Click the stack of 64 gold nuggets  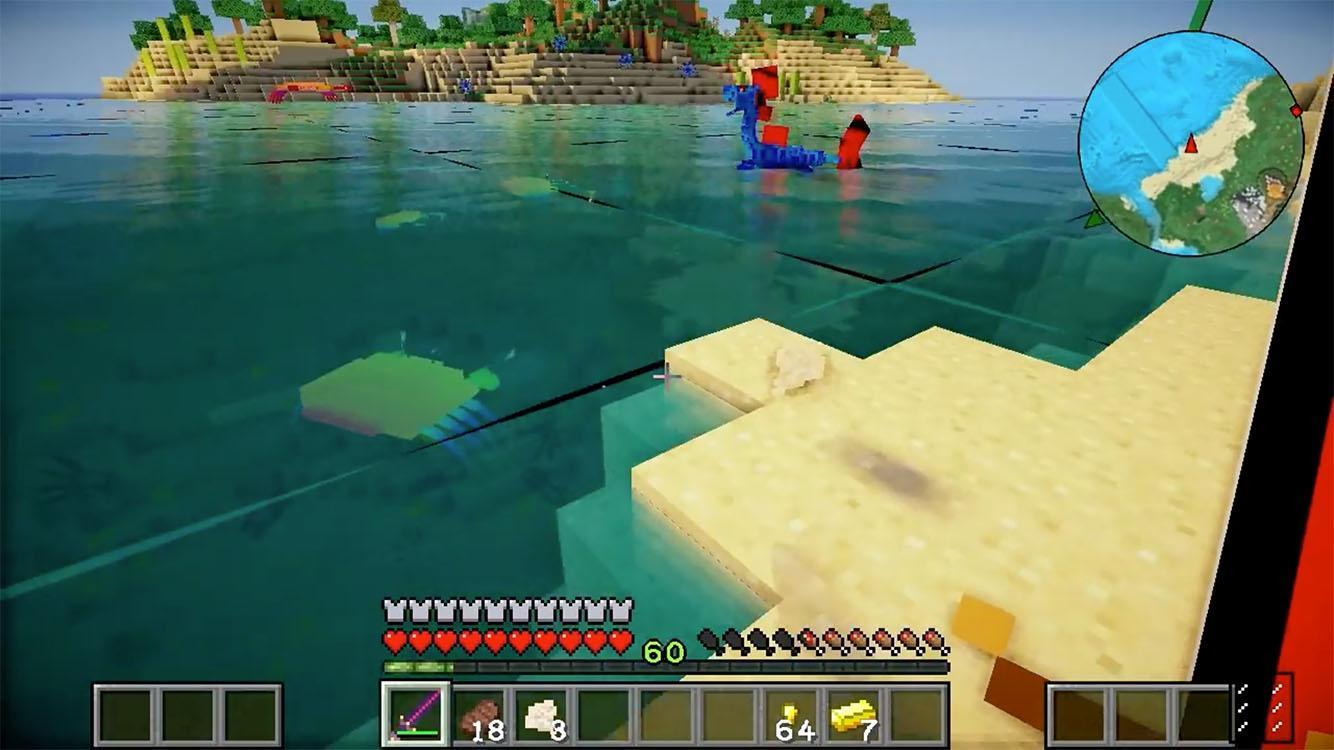point(788,710)
